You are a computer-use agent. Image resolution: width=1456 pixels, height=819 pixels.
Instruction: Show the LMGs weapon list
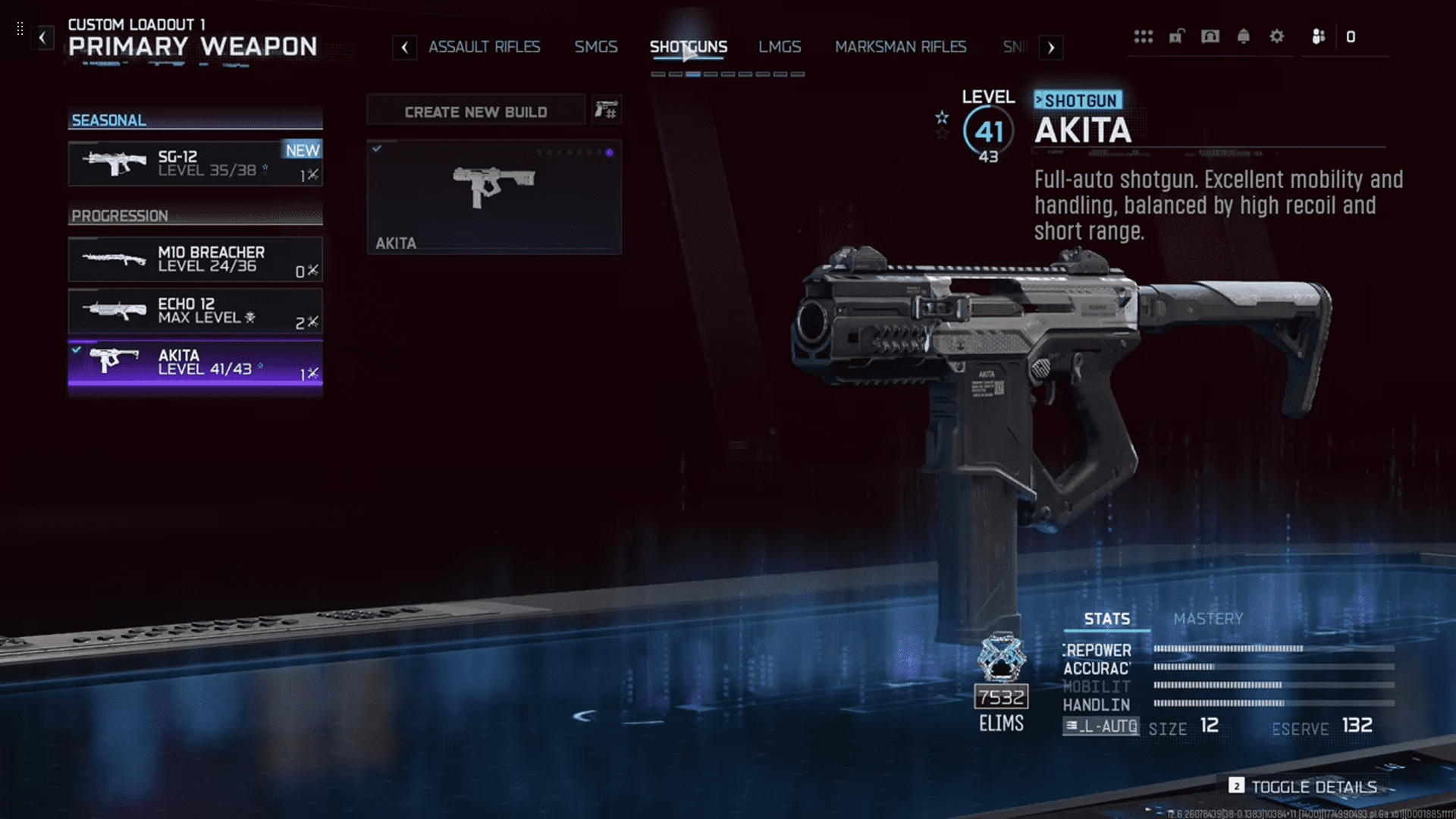pos(780,47)
